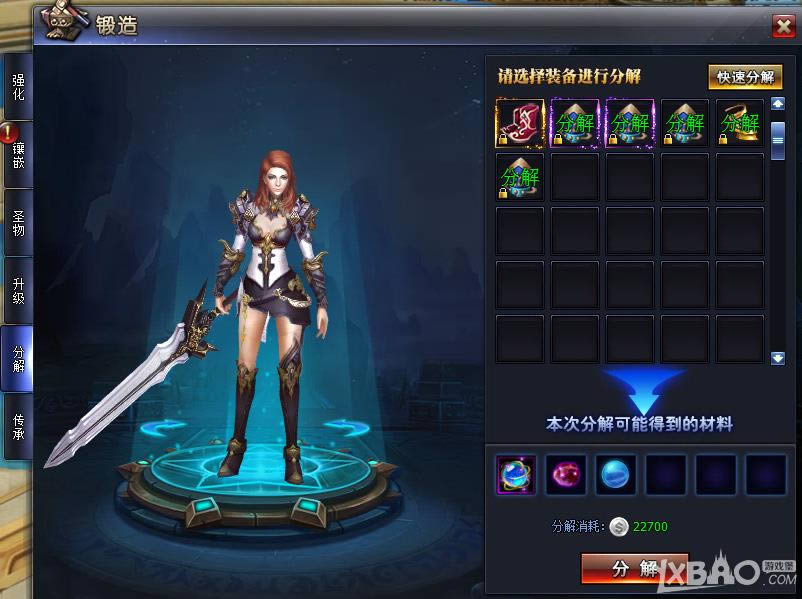Go to the 升级 tab
802x599 pixels.
(18, 290)
